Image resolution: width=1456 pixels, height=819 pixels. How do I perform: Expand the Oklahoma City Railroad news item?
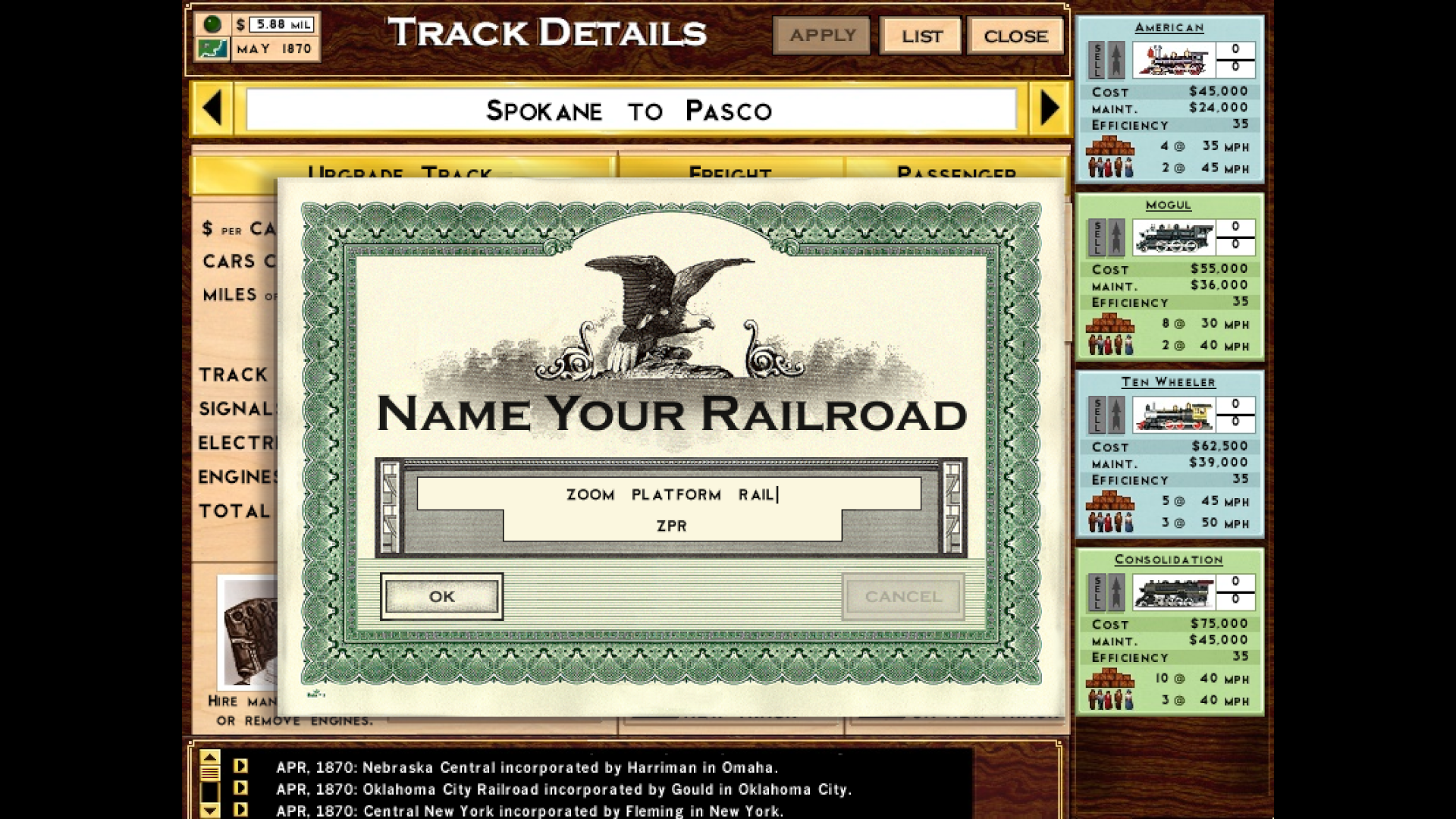pyautogui.click(x=240, y=789)
